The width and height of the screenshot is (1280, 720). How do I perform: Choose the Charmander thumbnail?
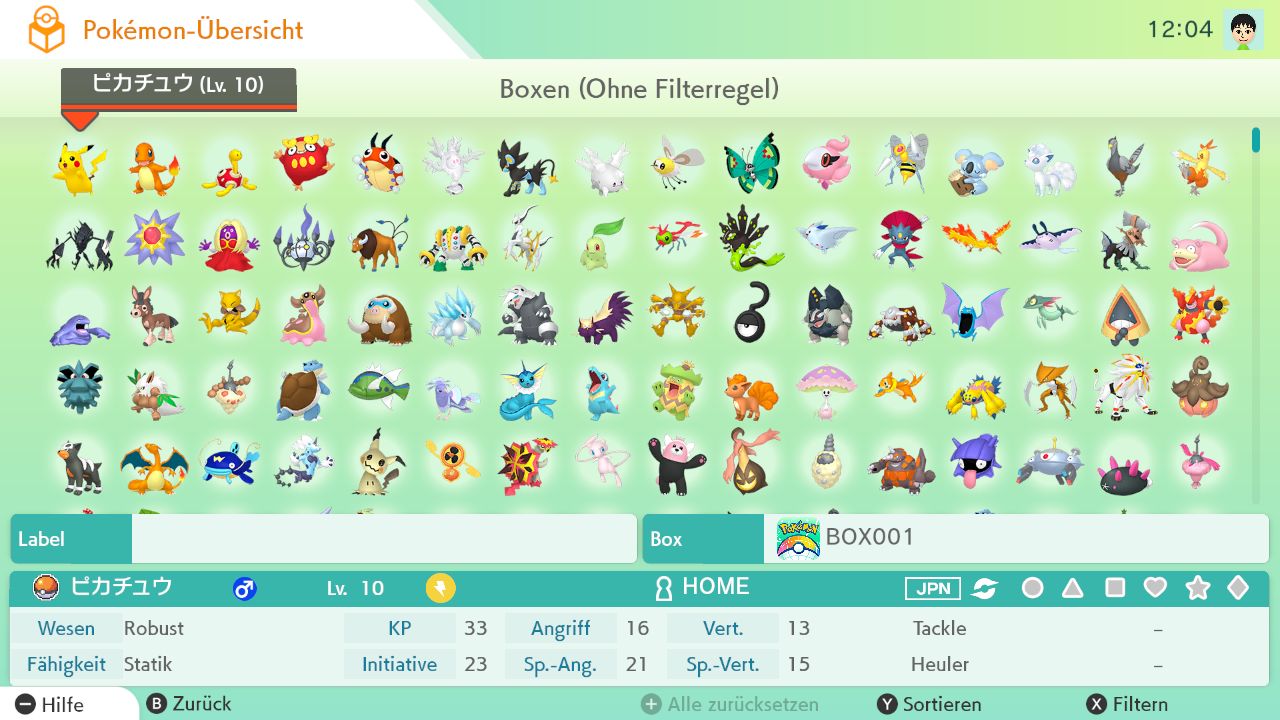click(153, 167)
